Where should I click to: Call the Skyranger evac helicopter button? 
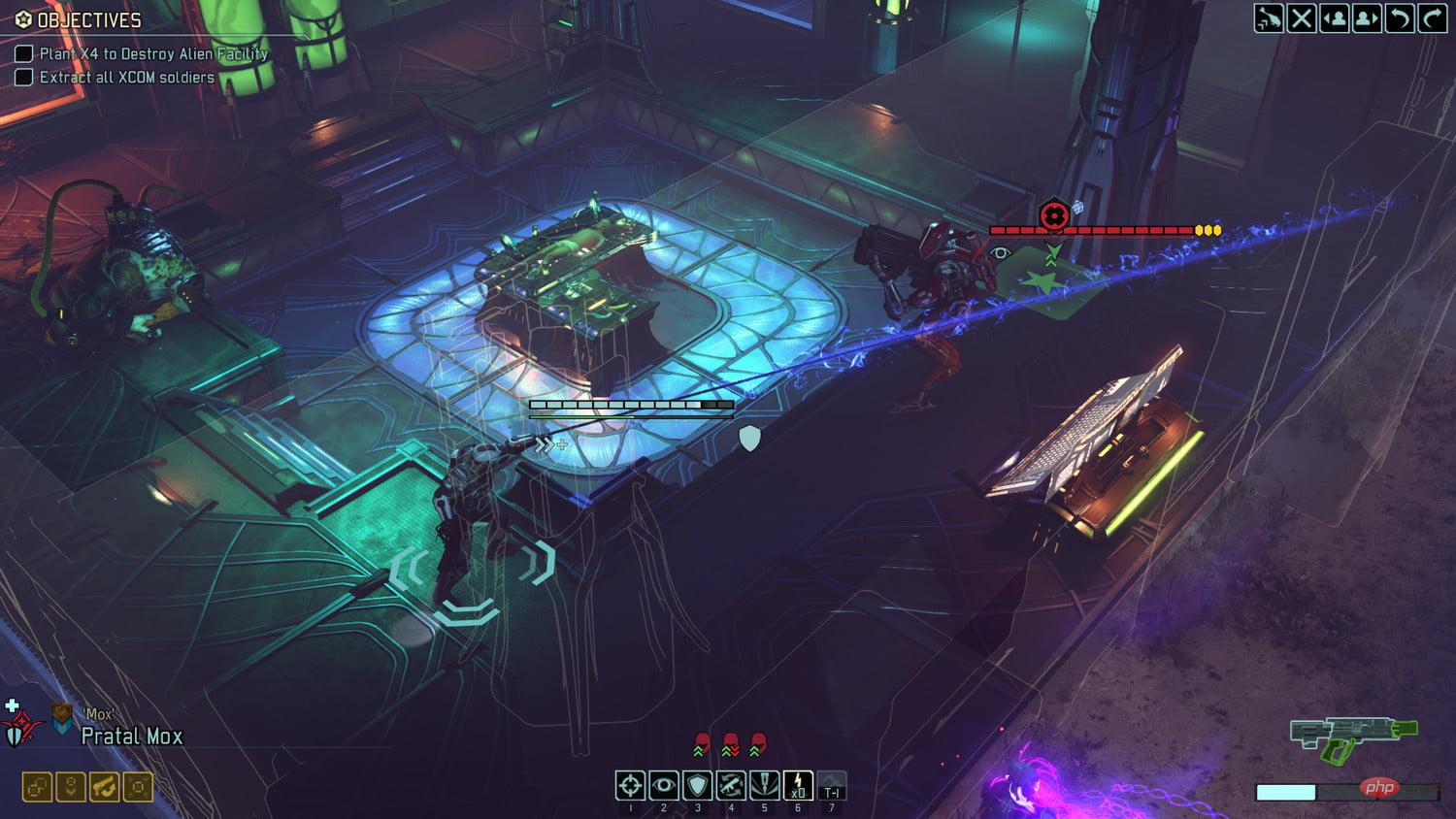tap(1269, 18)
